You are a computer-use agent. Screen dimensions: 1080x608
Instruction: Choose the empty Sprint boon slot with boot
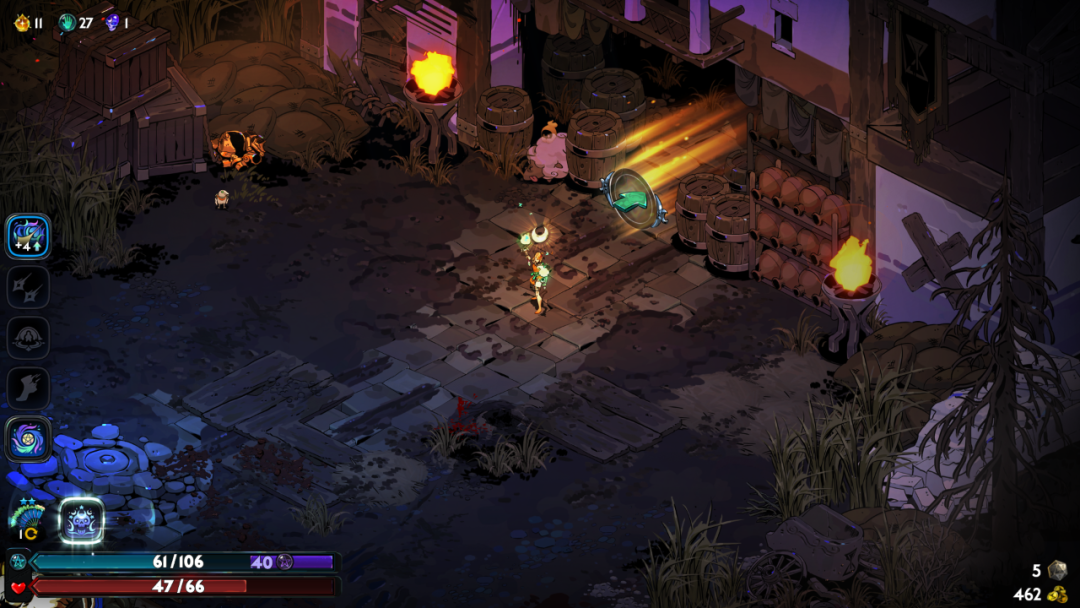[x=28, y=388]
